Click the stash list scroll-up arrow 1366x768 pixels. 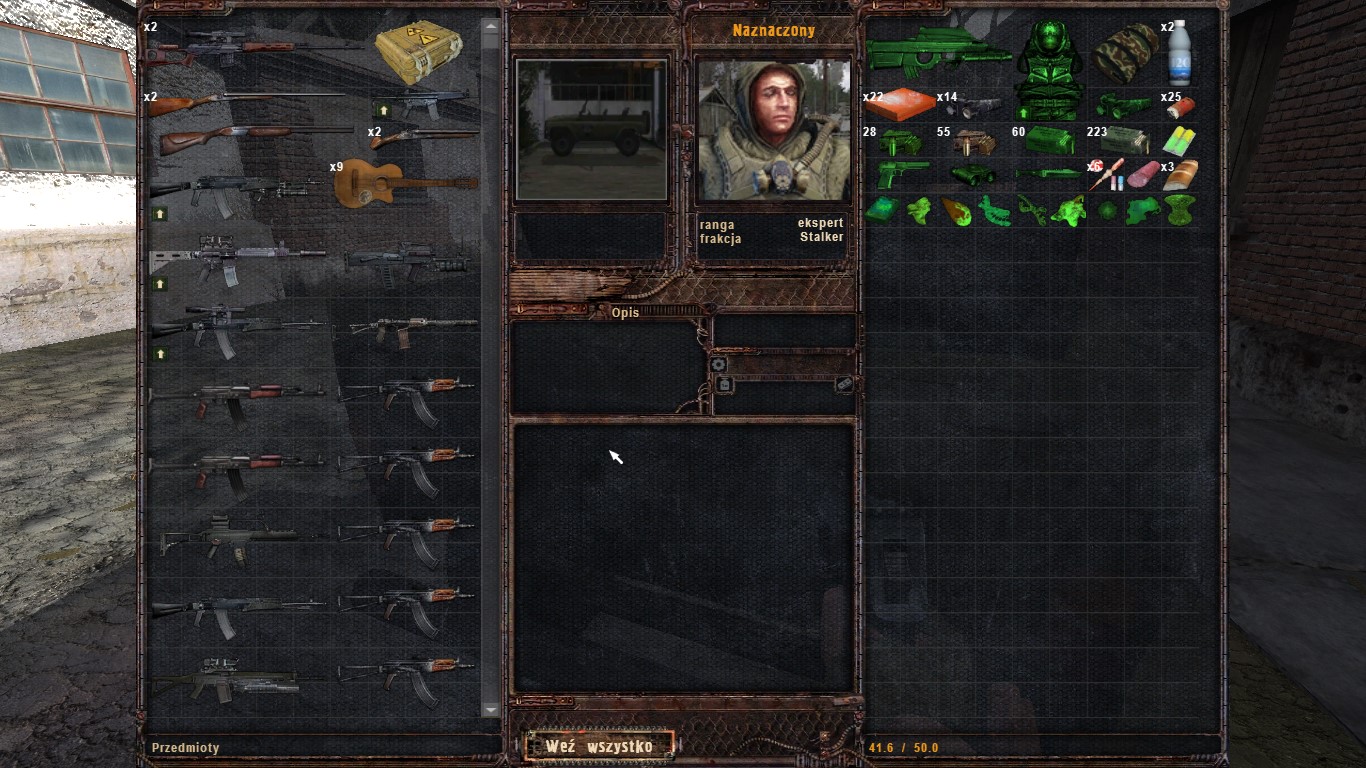click(490, 27)
